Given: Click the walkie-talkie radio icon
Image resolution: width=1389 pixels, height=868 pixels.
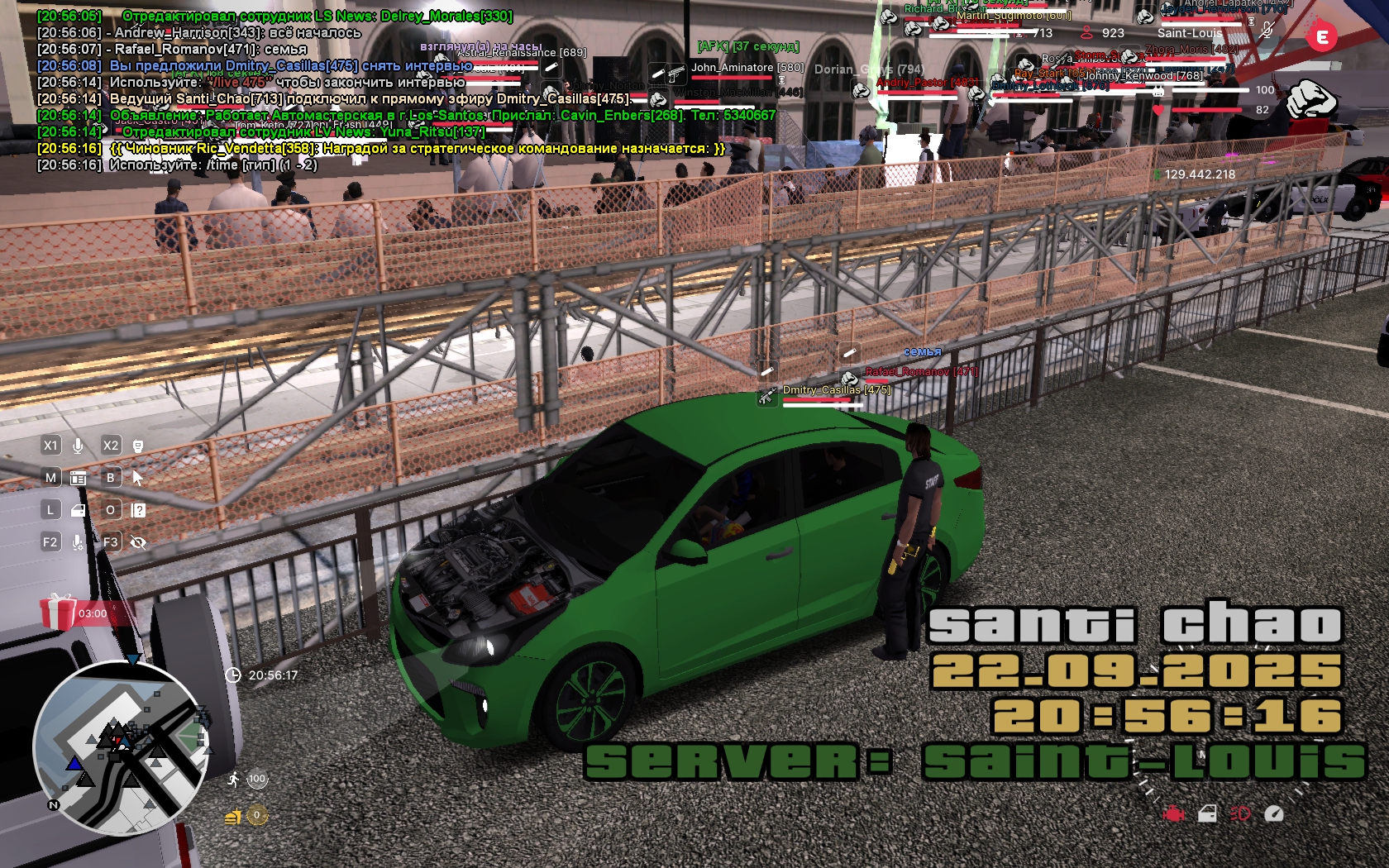Looking at the screenshot, I should coord(138,446).
